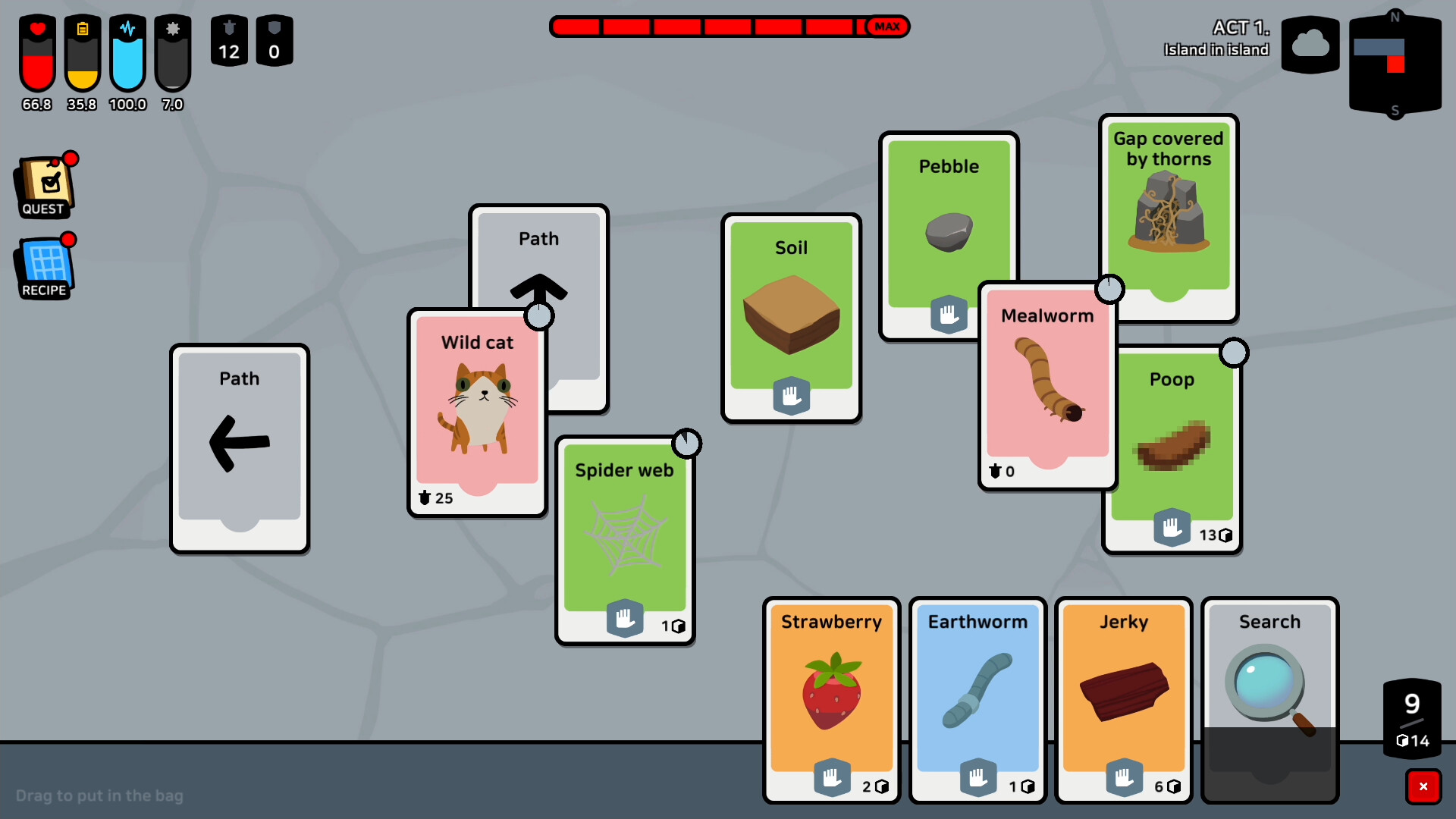Select the Jerky card in hand

(x=1123, y=698)
